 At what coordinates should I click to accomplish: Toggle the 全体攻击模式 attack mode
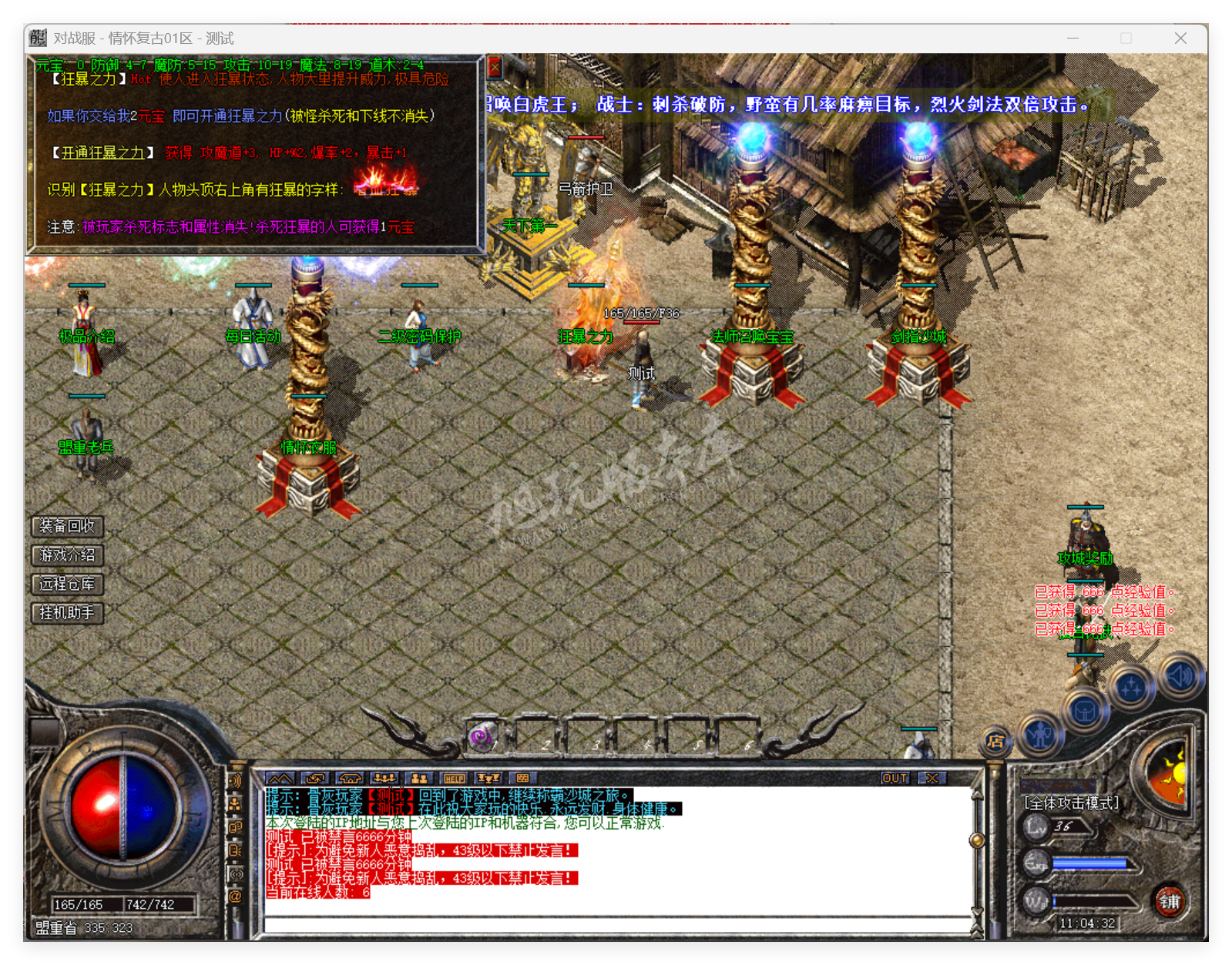pos(1071,802)
